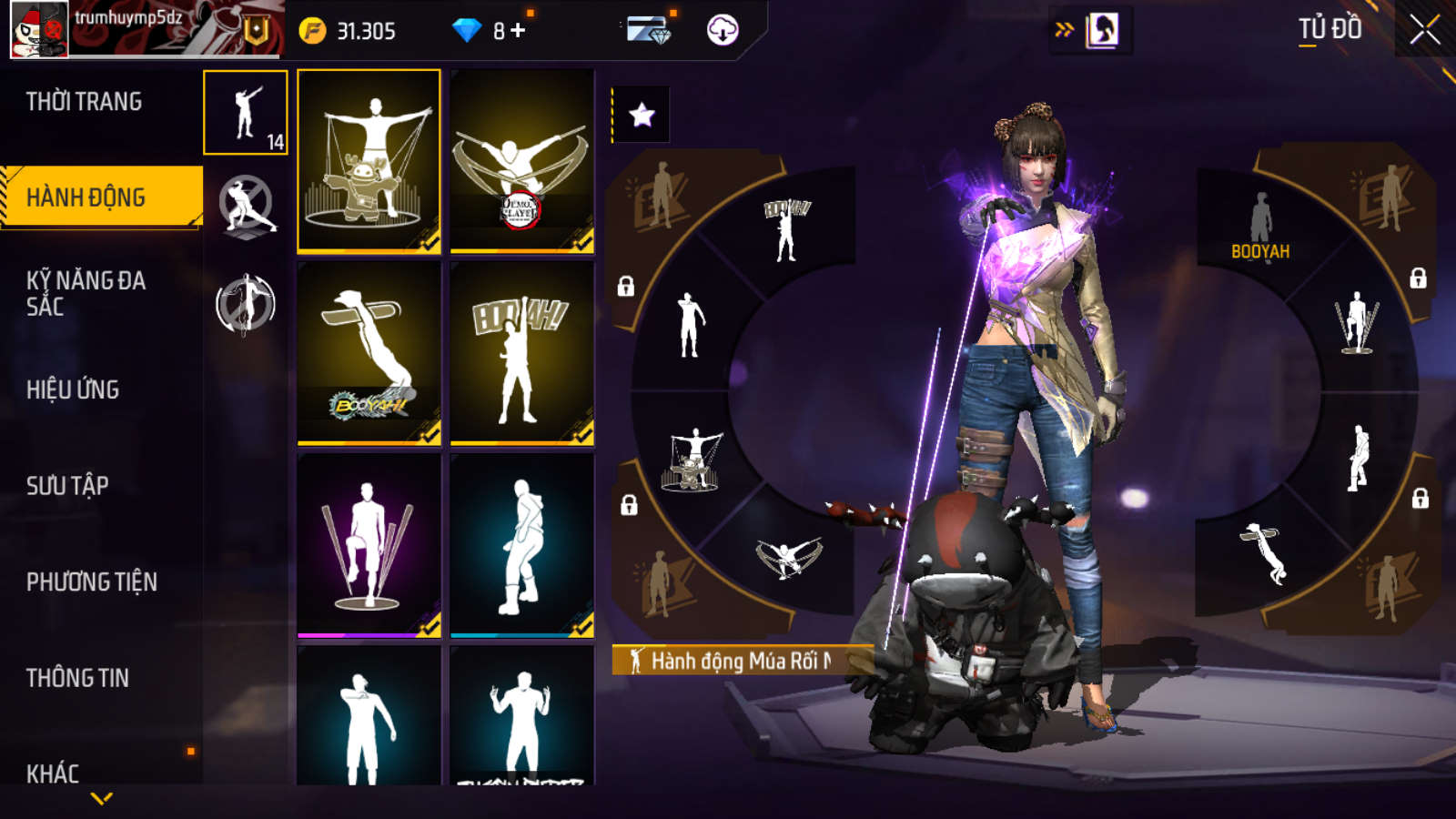The height and width of the screenshot is (819, 1456).
Task: Show the Phương Tiện category
Action: coord(91,582)
